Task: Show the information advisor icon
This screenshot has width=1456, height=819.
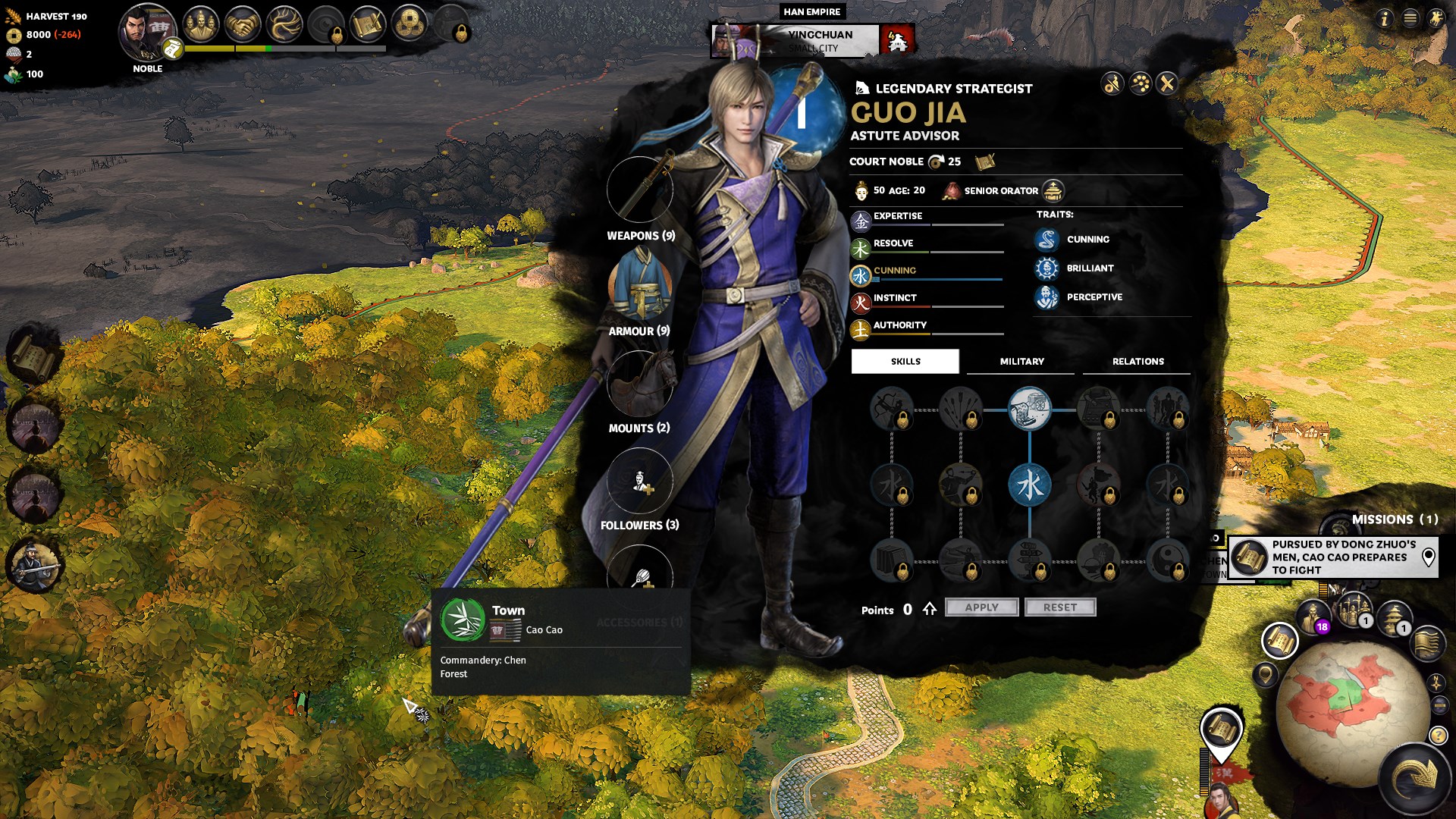Action: tap(1384, 18)
